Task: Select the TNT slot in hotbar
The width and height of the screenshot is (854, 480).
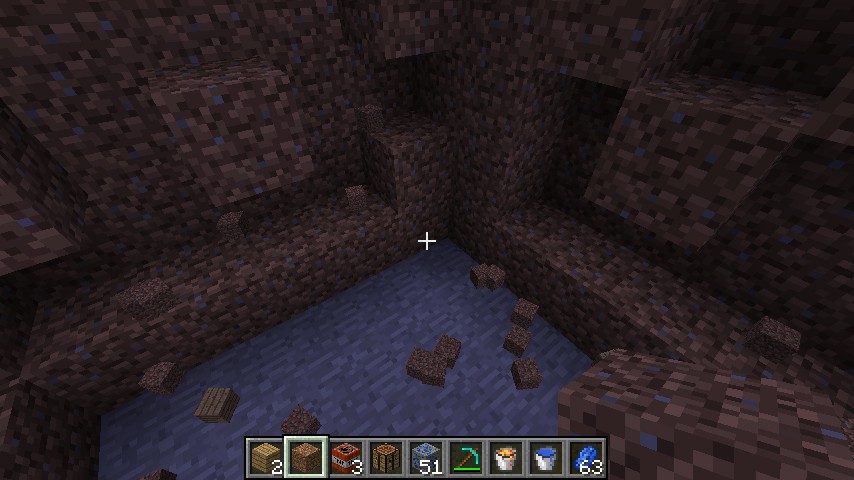Action: [346, 458]
